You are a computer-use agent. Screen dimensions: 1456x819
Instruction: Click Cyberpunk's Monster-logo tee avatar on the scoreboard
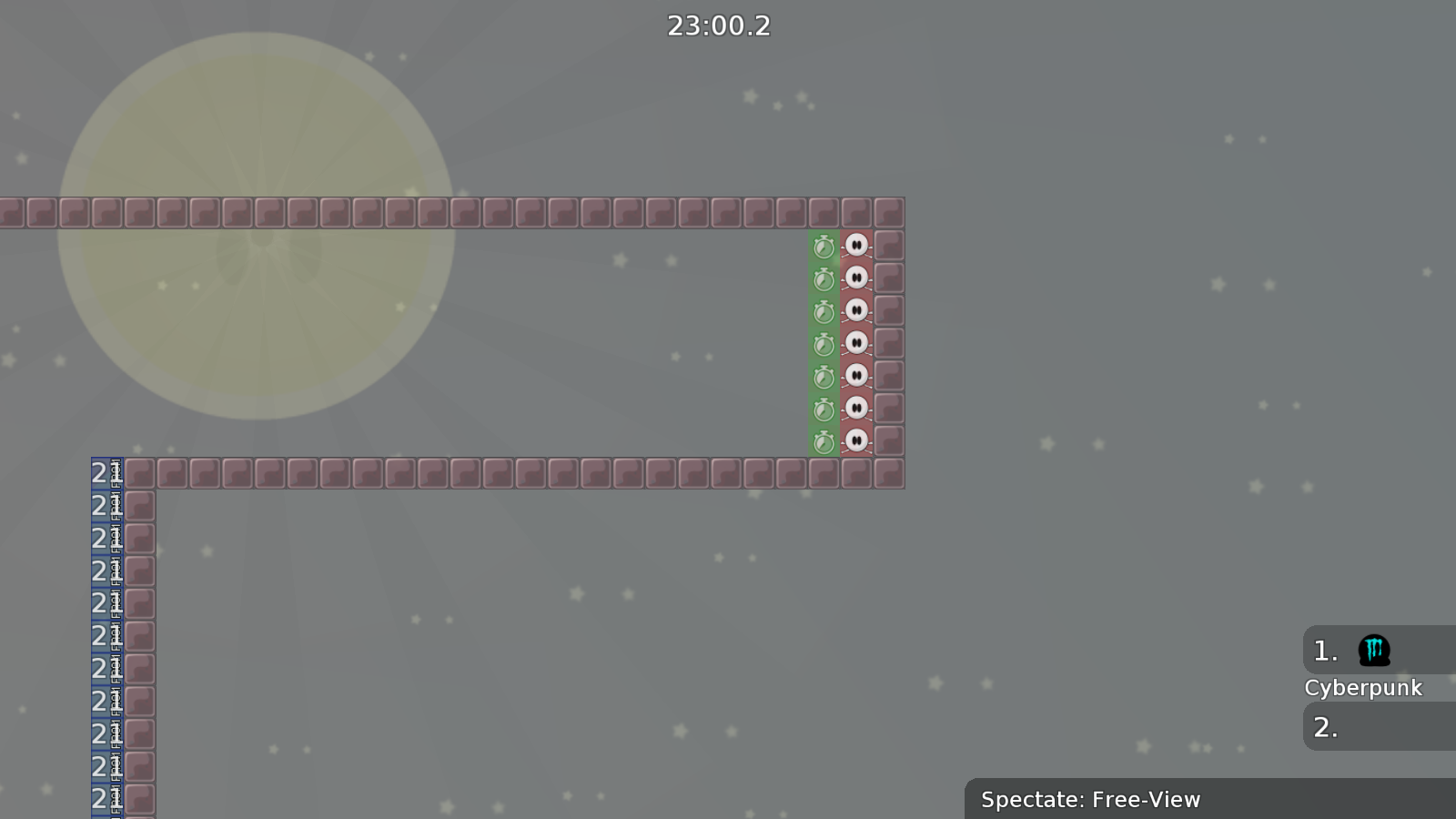(1374, 651)
